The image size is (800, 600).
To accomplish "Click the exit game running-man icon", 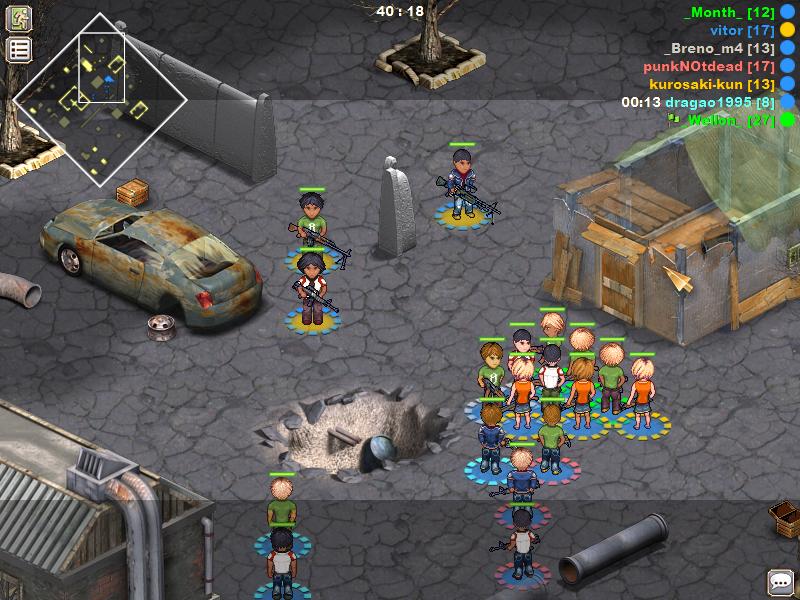I will tap(20, 18).
